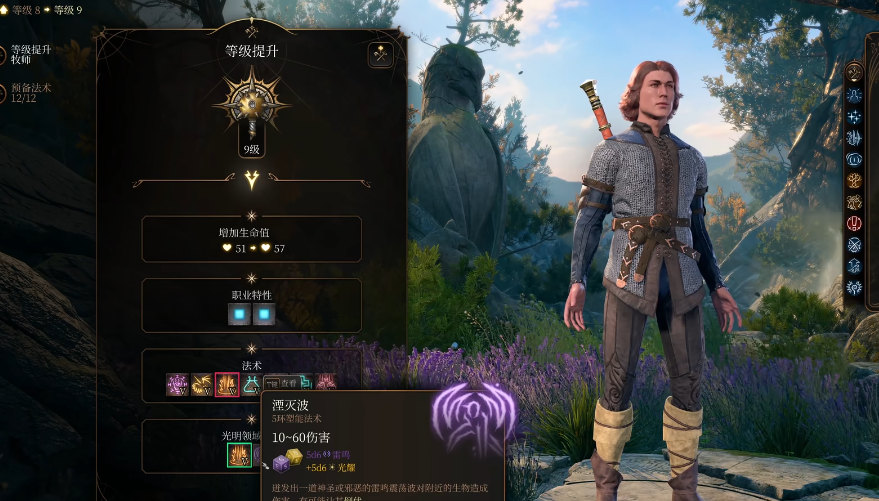Select the red-outlined spell icon under 法术

227,384
